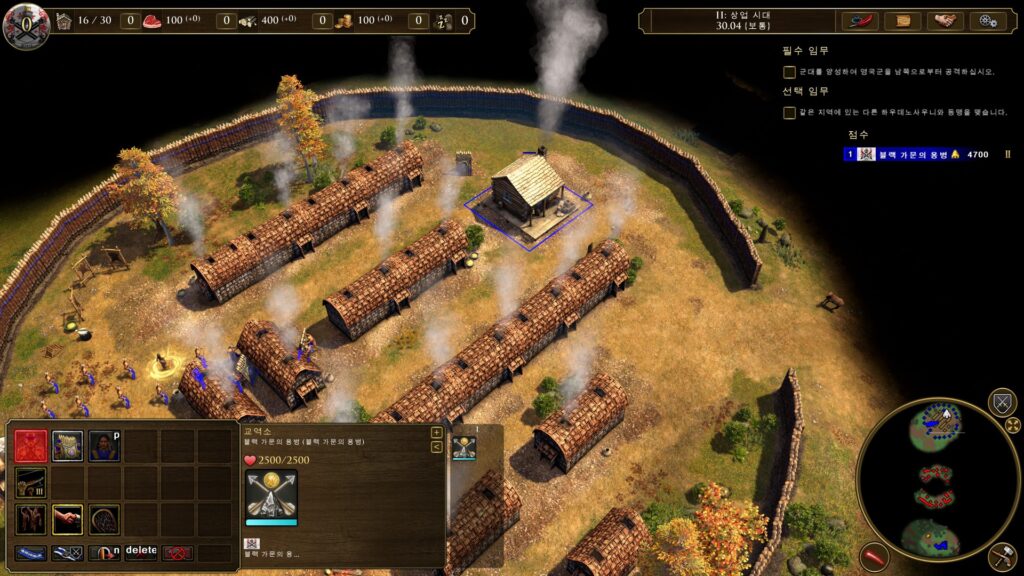Click the delete building button
Viewport: 1024px width, 576px height.
[x=141, y=551]
